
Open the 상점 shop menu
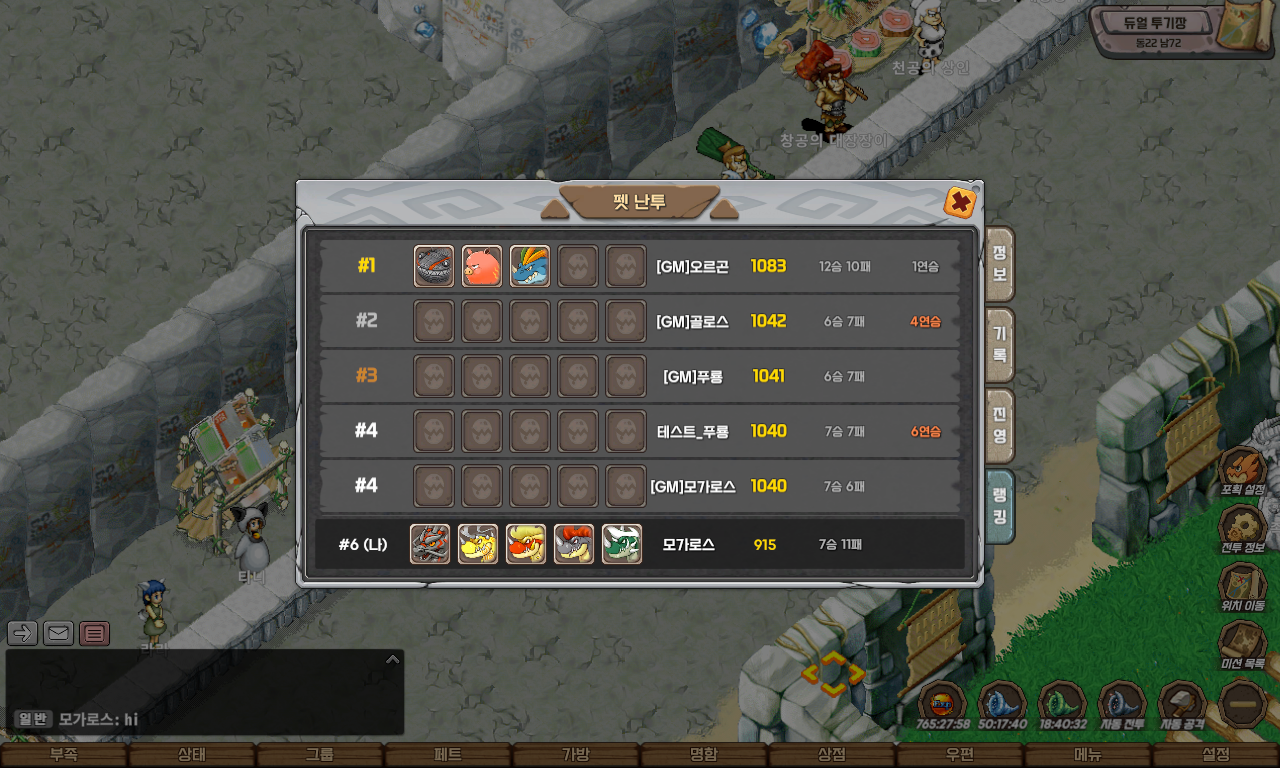832,755
